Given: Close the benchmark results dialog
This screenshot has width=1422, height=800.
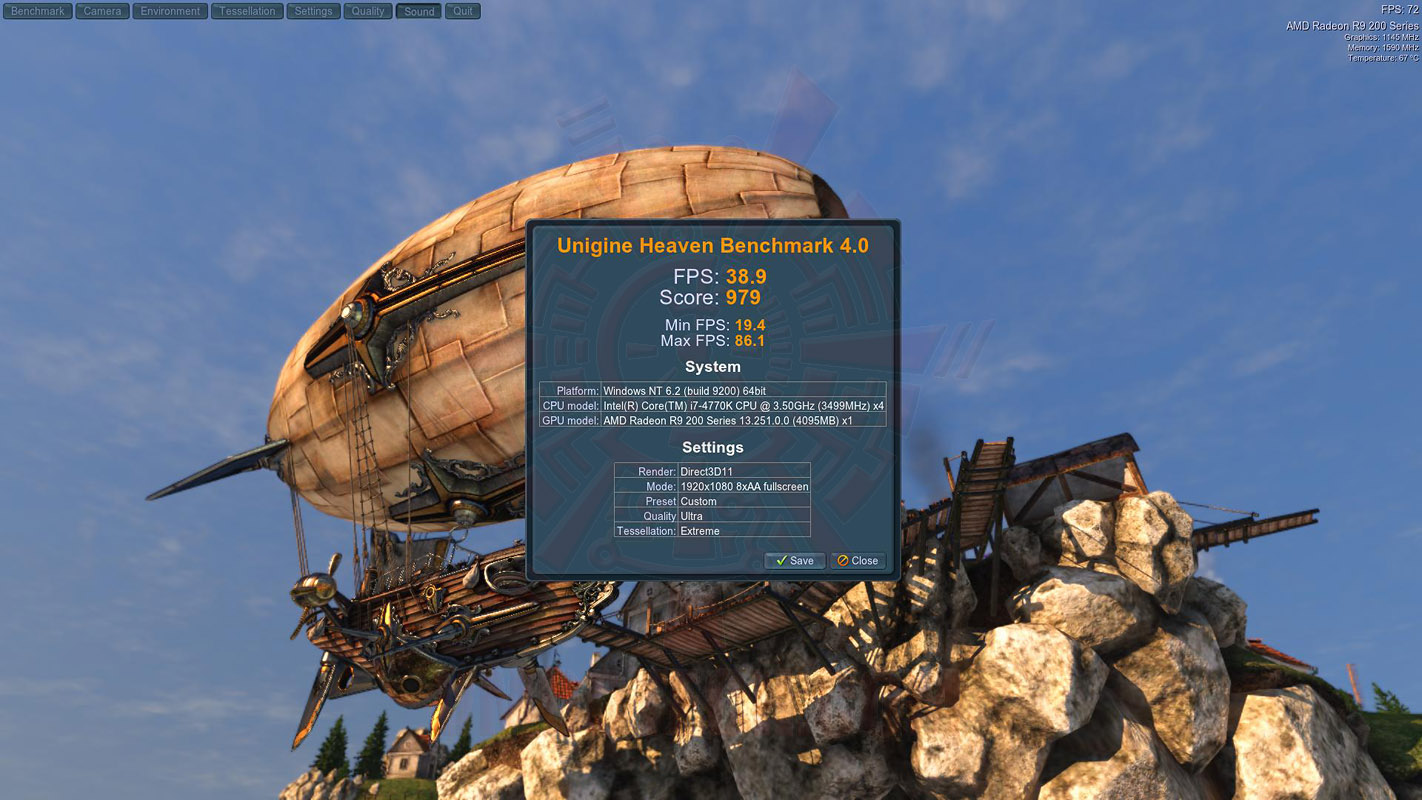Looking at the screenshot, I should tap(858, 561).
